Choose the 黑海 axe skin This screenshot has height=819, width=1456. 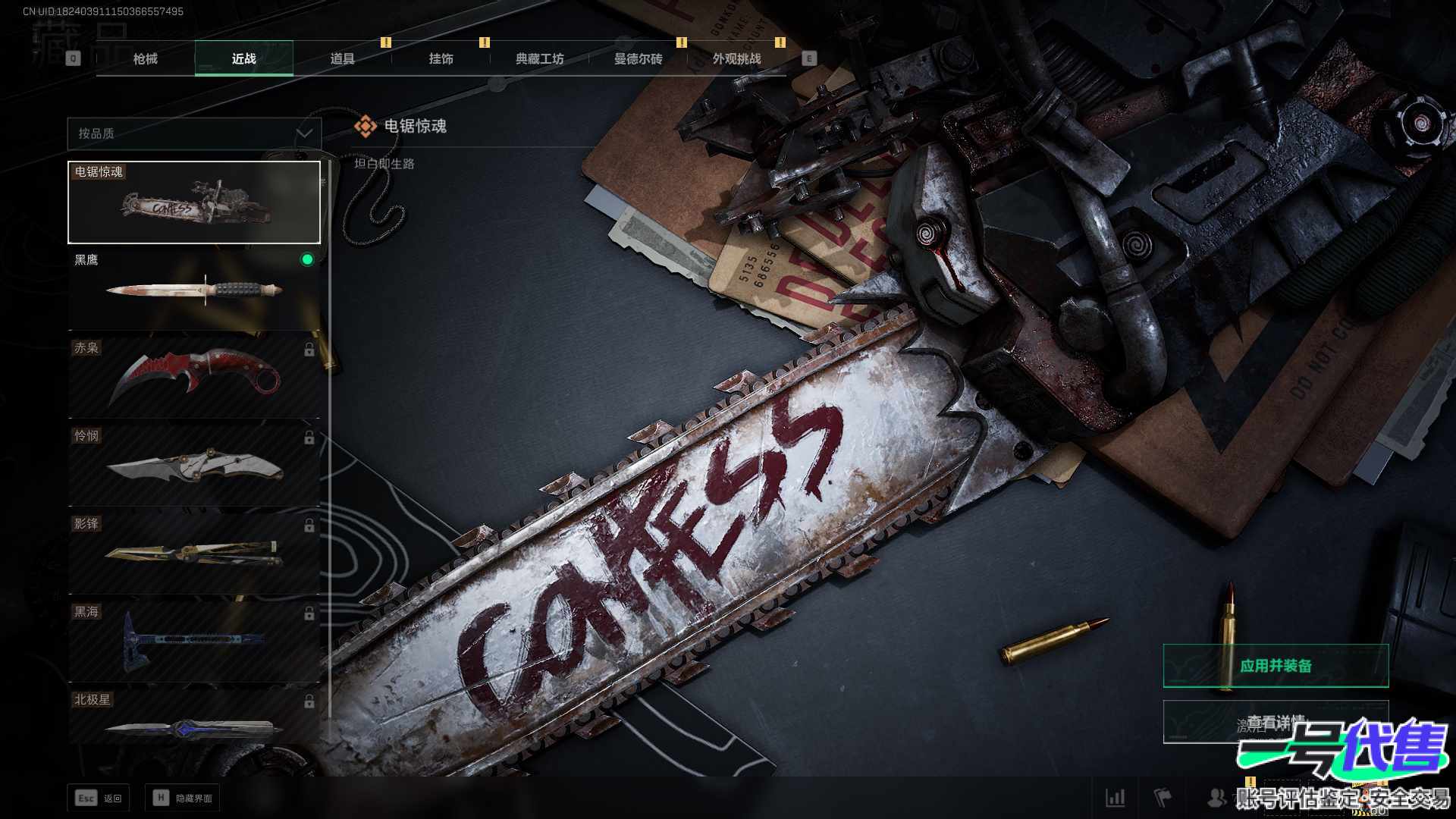194,640
